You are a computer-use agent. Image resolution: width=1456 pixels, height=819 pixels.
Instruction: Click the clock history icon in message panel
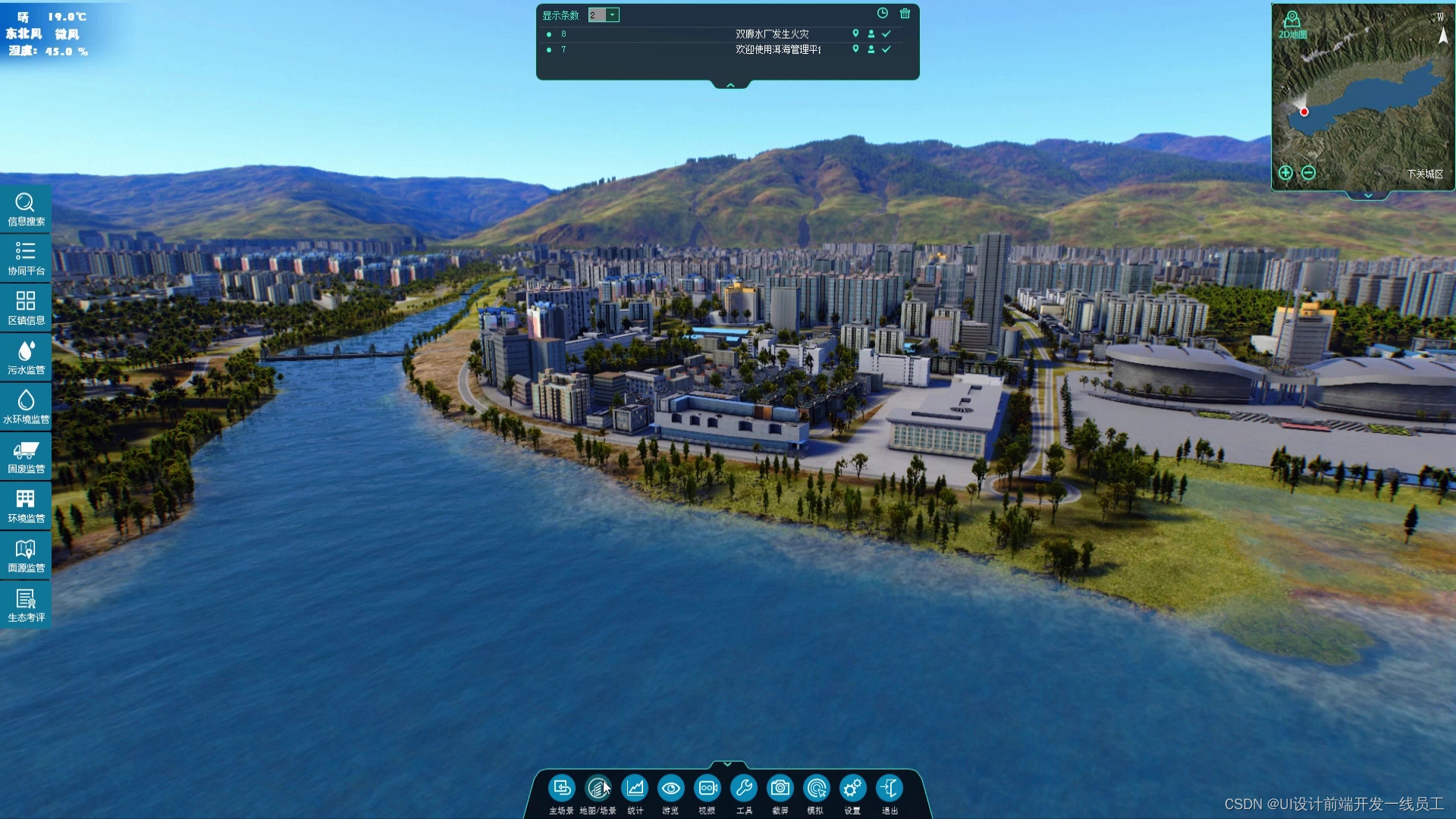(883, 14)
